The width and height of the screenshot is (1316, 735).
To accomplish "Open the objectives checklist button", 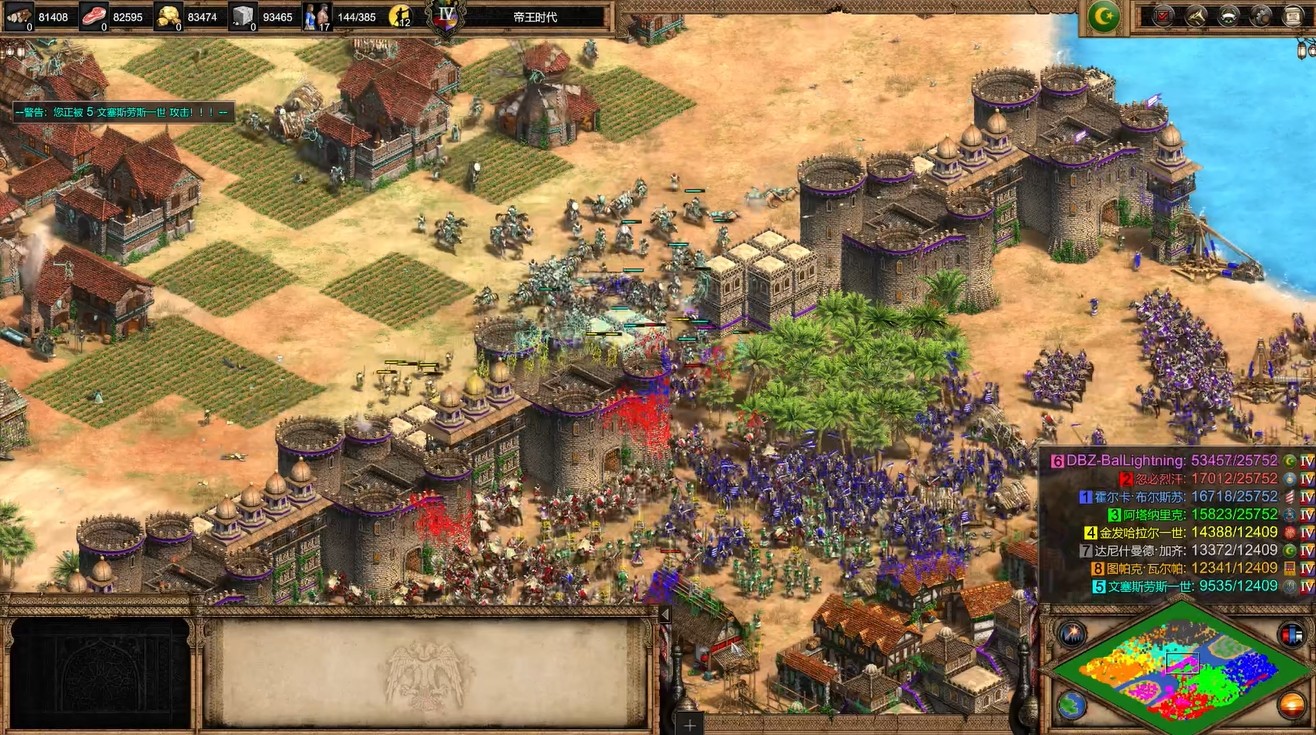I will coord(1163,16).
